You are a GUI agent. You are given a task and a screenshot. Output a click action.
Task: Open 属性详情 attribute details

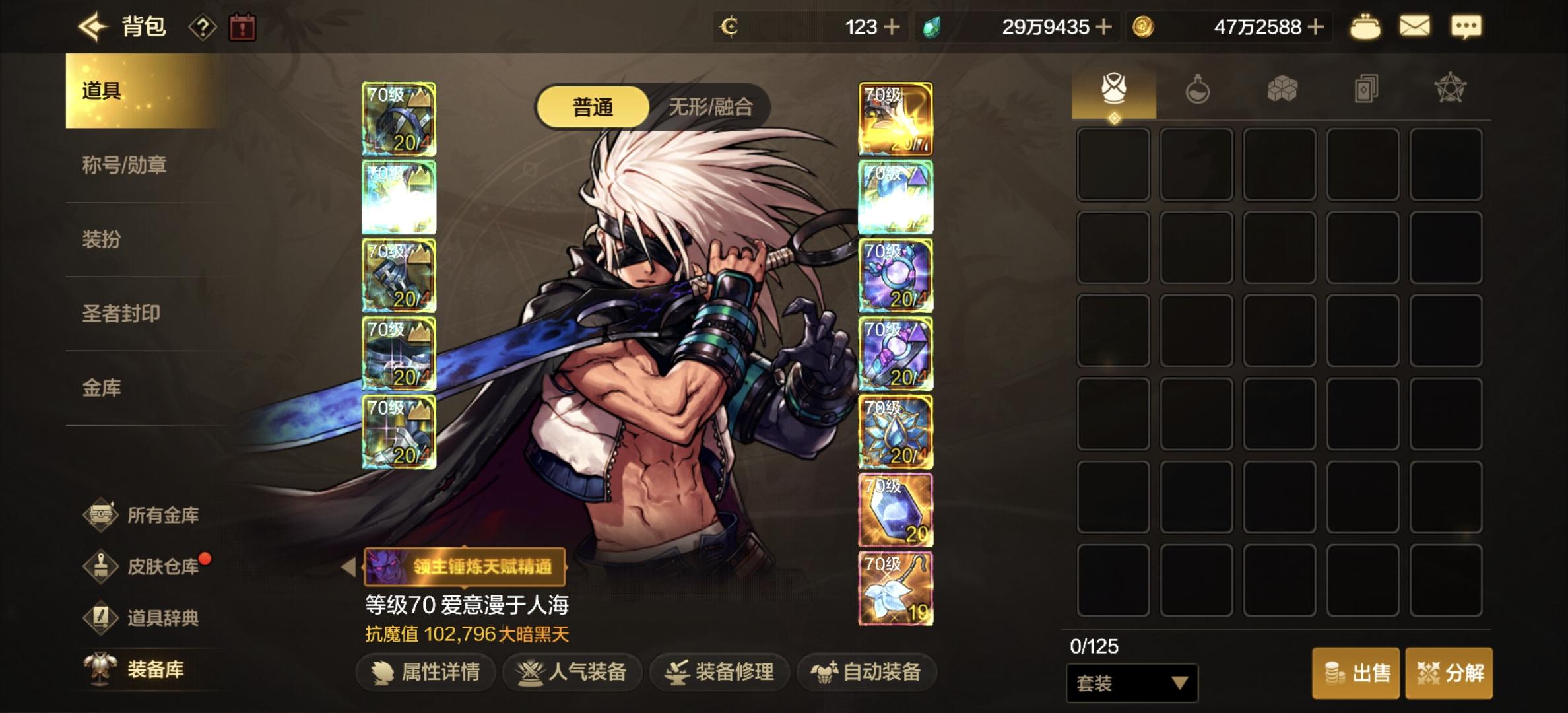(x=425, y=671)
